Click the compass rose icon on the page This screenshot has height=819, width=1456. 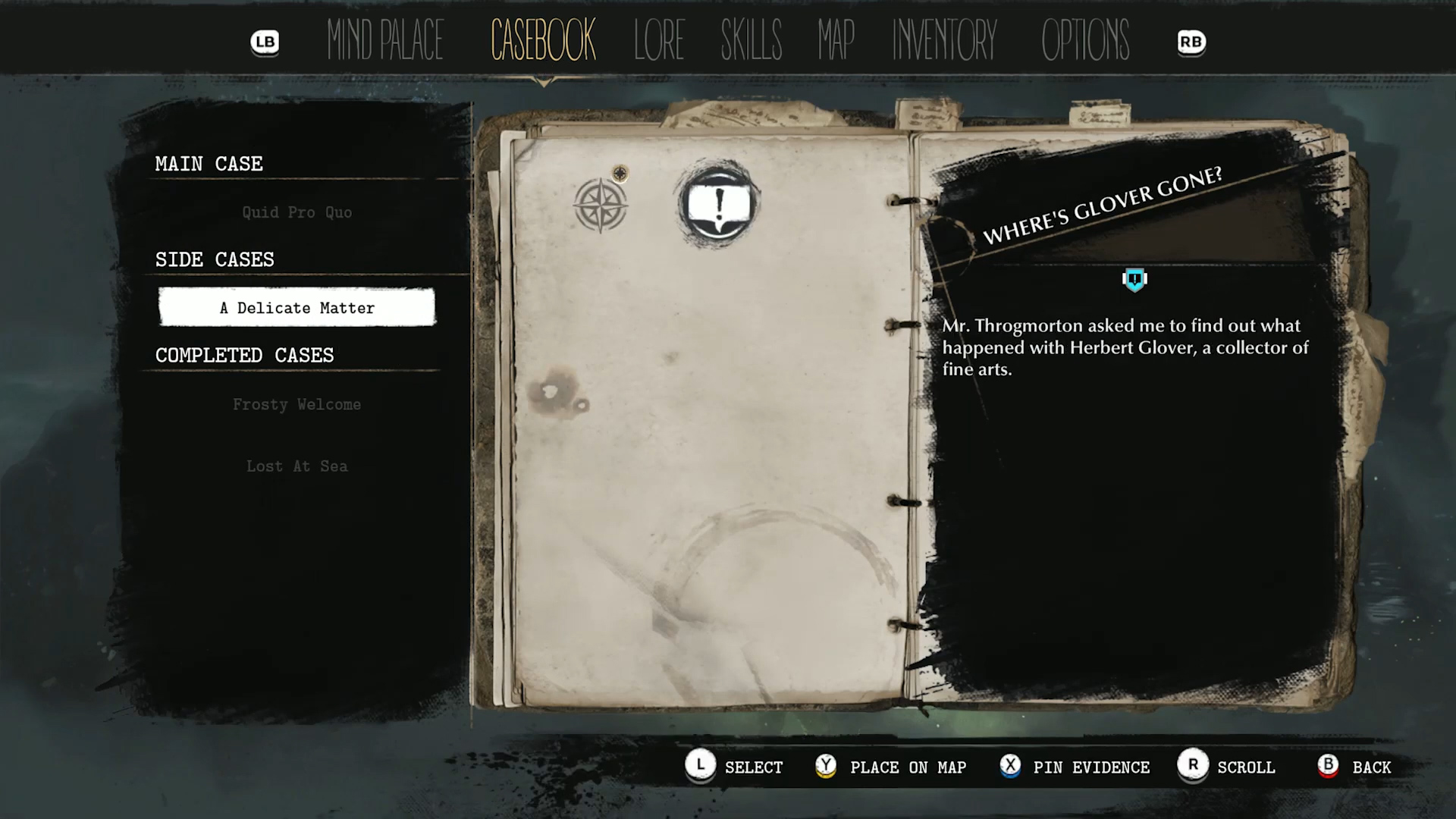pos(600,206)
